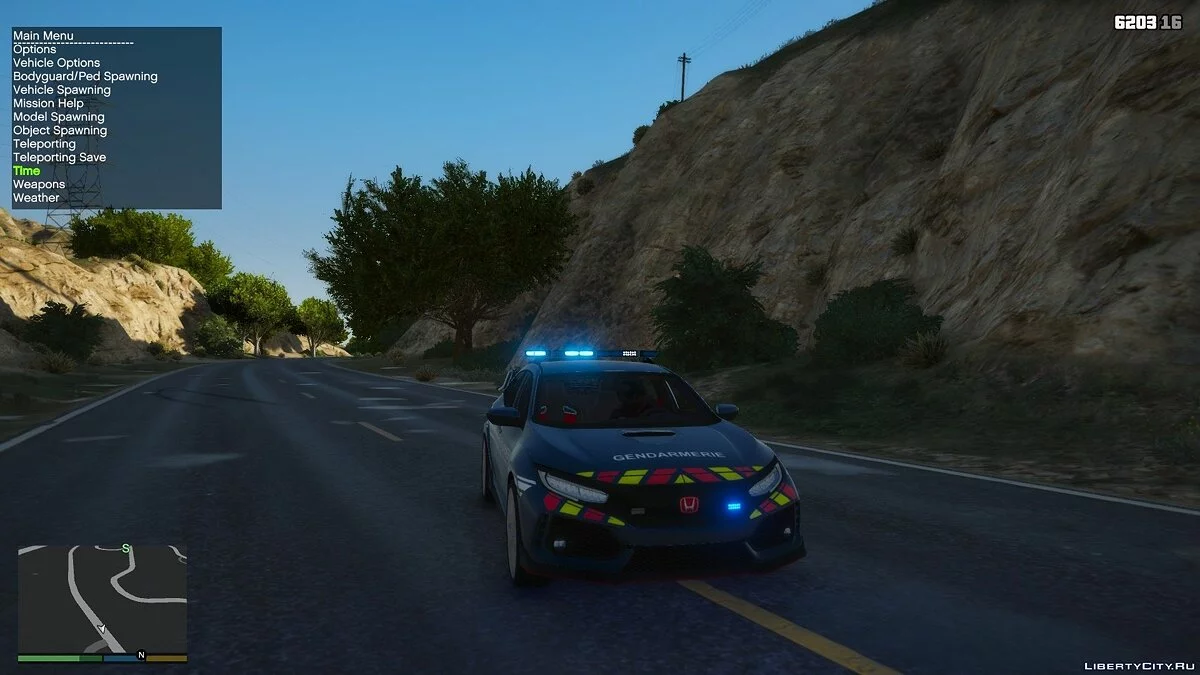The height and width of the screenshot is (675, 1200).
Task: Open Mission Help in the menu
Action: [x=48, y=103]
